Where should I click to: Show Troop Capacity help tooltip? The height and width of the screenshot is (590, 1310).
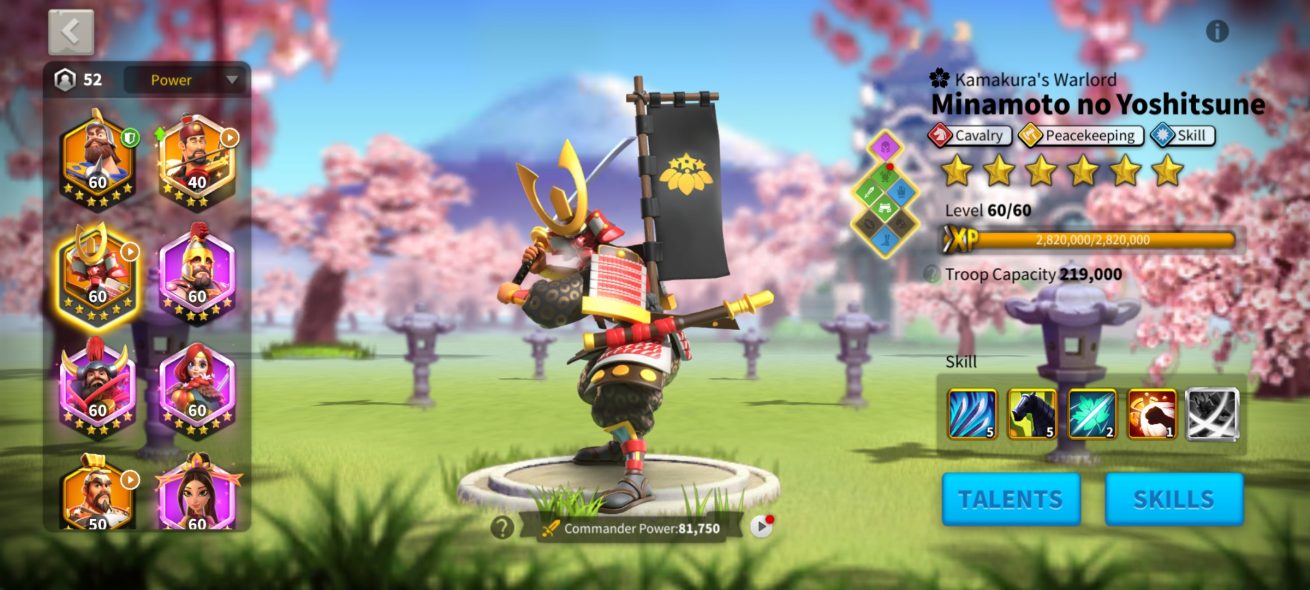(931, 274)
